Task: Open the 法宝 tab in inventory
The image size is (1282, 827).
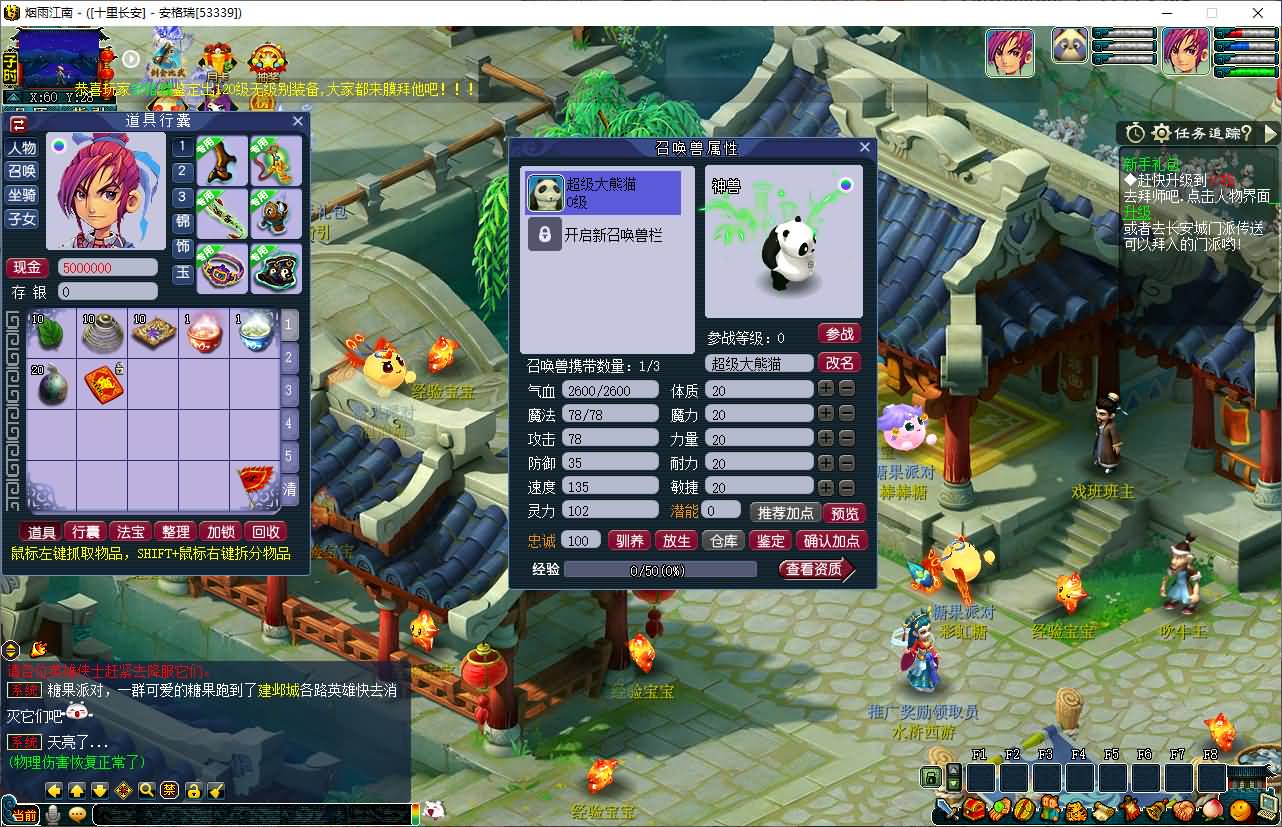Action: tap(131, 532)
